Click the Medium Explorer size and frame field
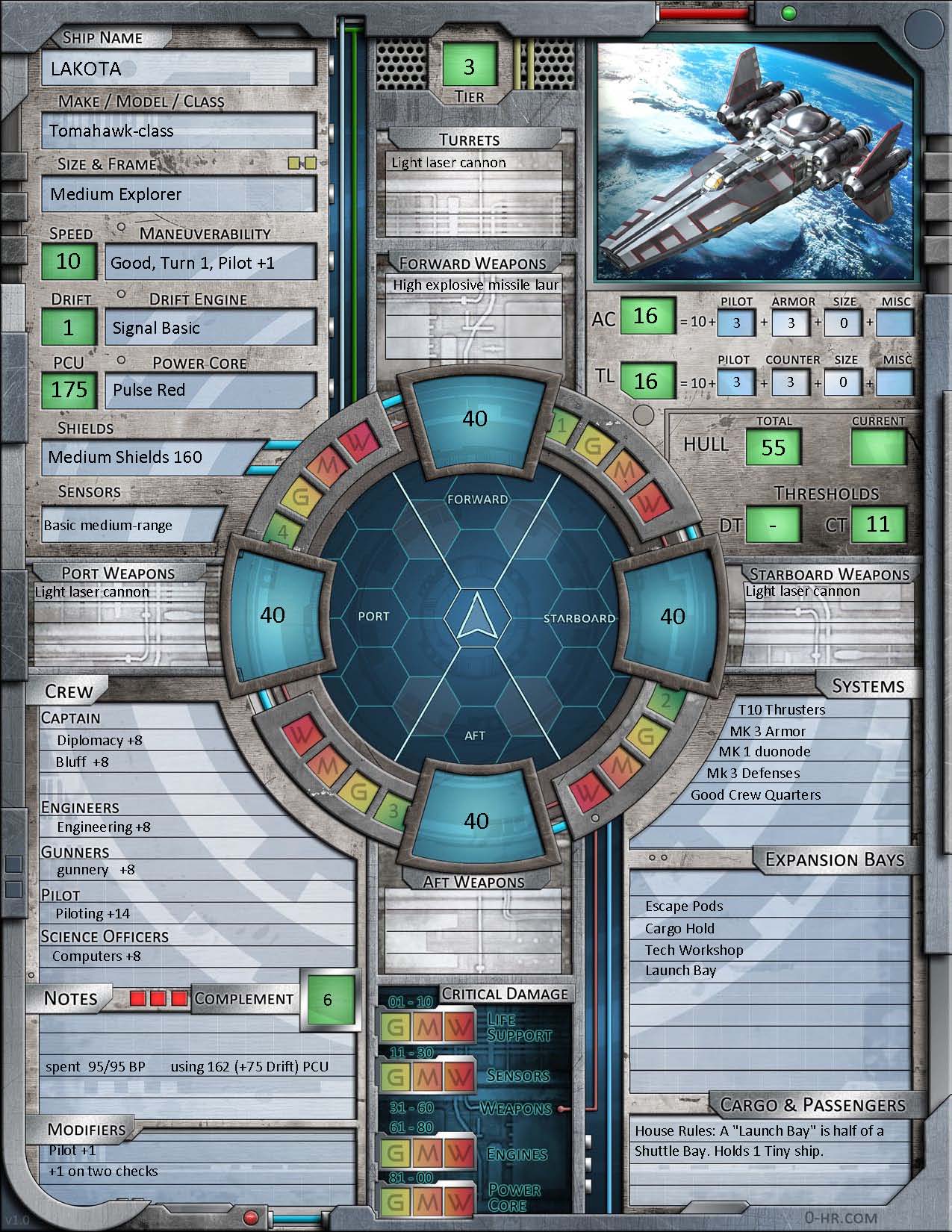 point(178,194)
